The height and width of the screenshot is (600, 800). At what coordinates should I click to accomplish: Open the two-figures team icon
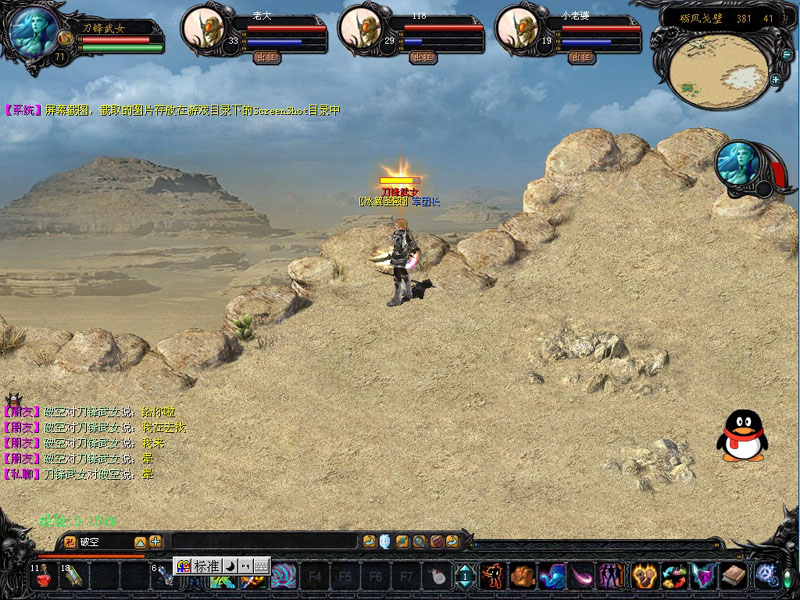coord(610,575)
